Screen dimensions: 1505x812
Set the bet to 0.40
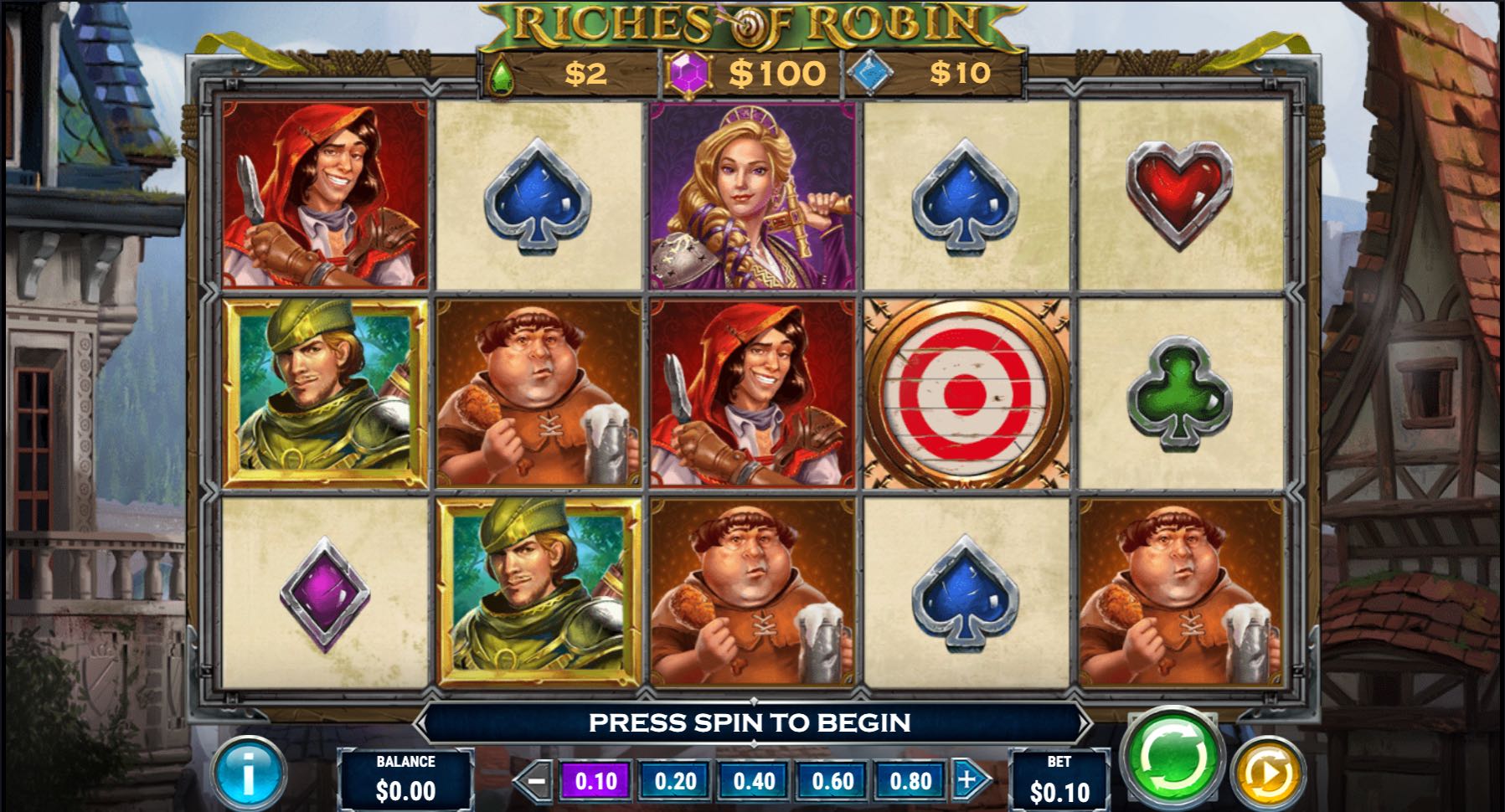tap(754, 781)
